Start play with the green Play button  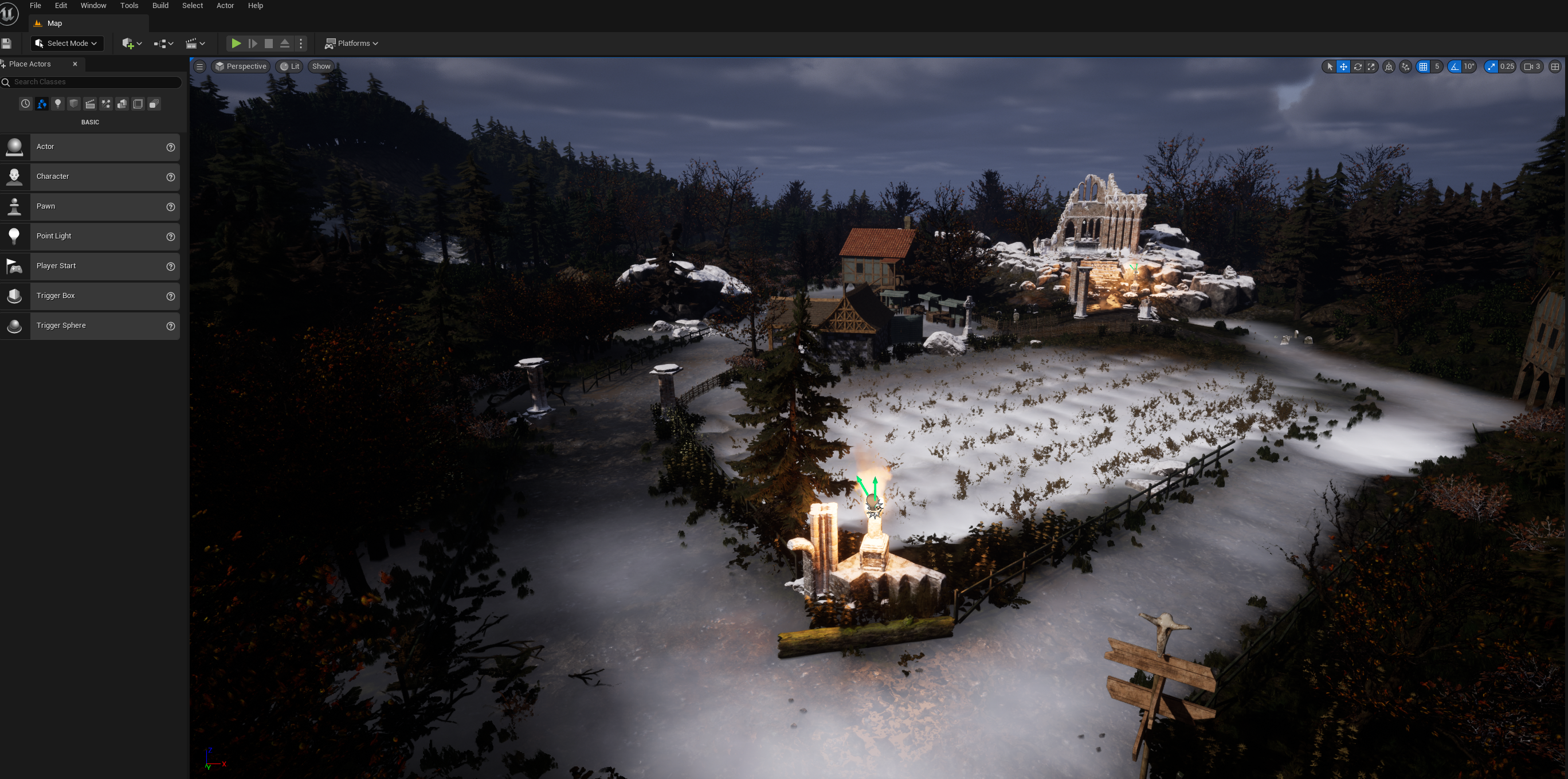click(x=236, y=43)
